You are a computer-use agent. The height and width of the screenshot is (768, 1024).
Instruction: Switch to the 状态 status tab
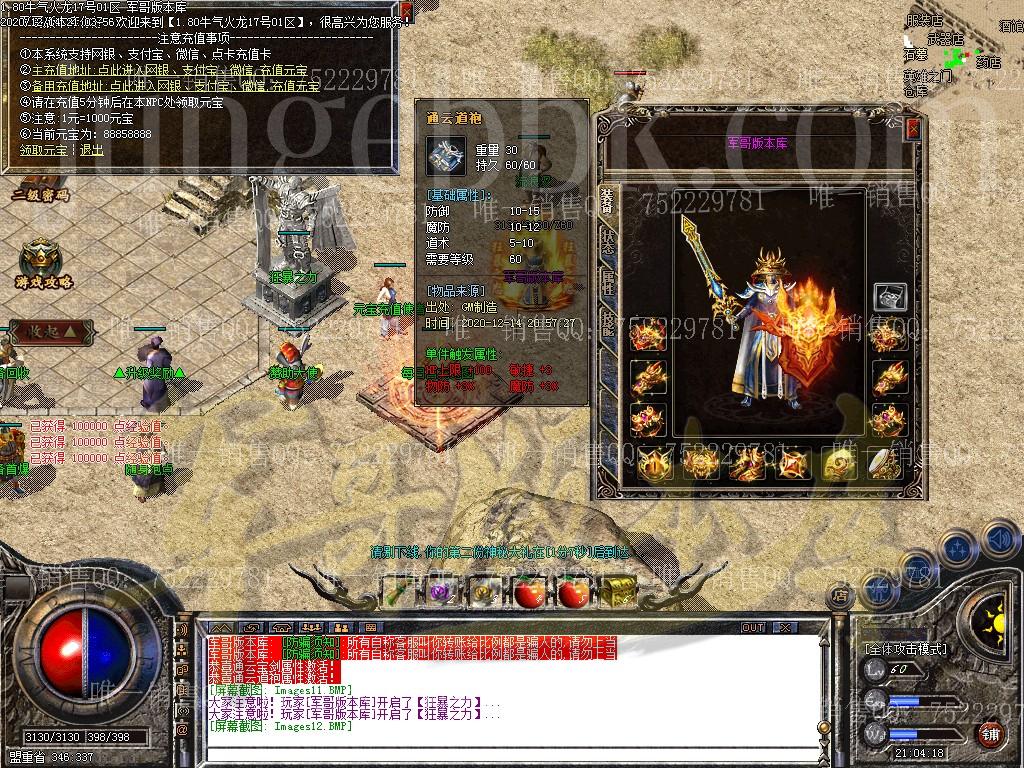[607, 241]
